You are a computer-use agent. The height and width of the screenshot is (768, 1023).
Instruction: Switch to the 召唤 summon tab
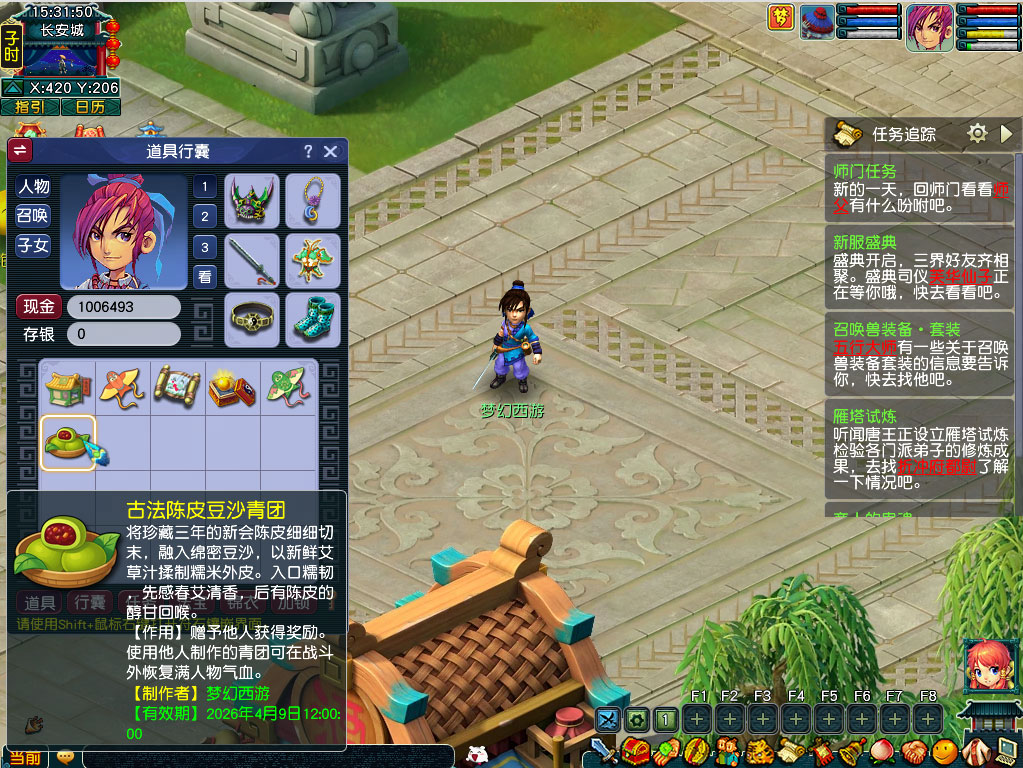[33, 216]
